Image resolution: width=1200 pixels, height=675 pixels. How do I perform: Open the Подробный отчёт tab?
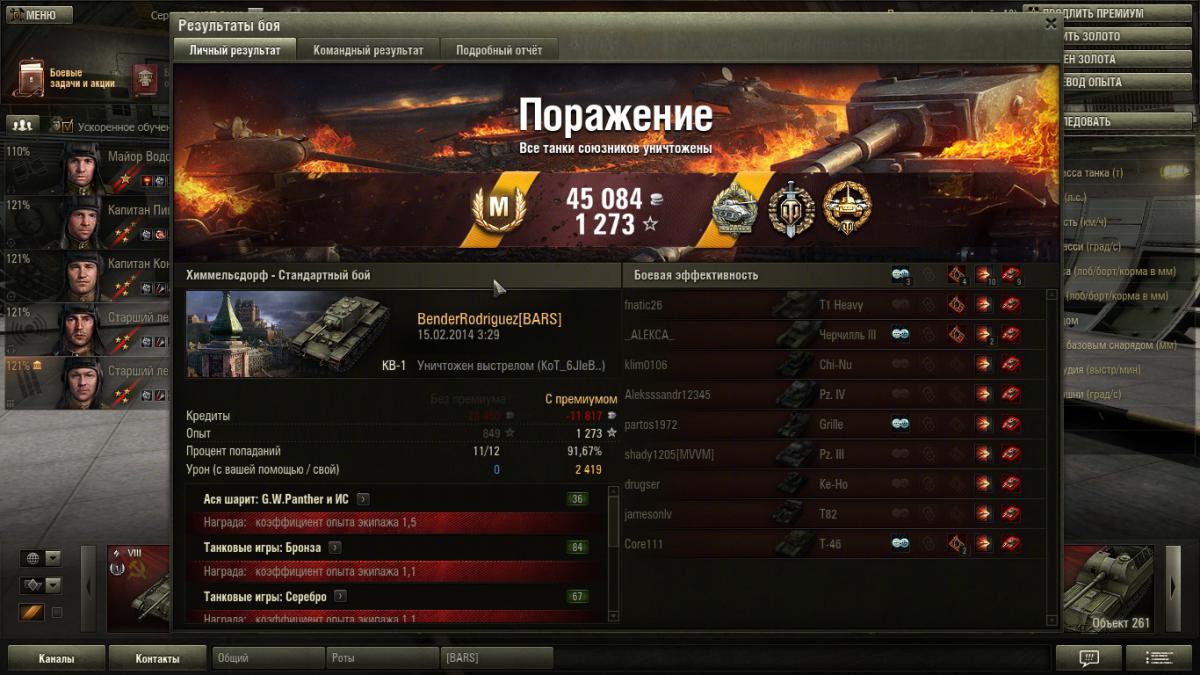pyautogui.click(x=500, y=50)
